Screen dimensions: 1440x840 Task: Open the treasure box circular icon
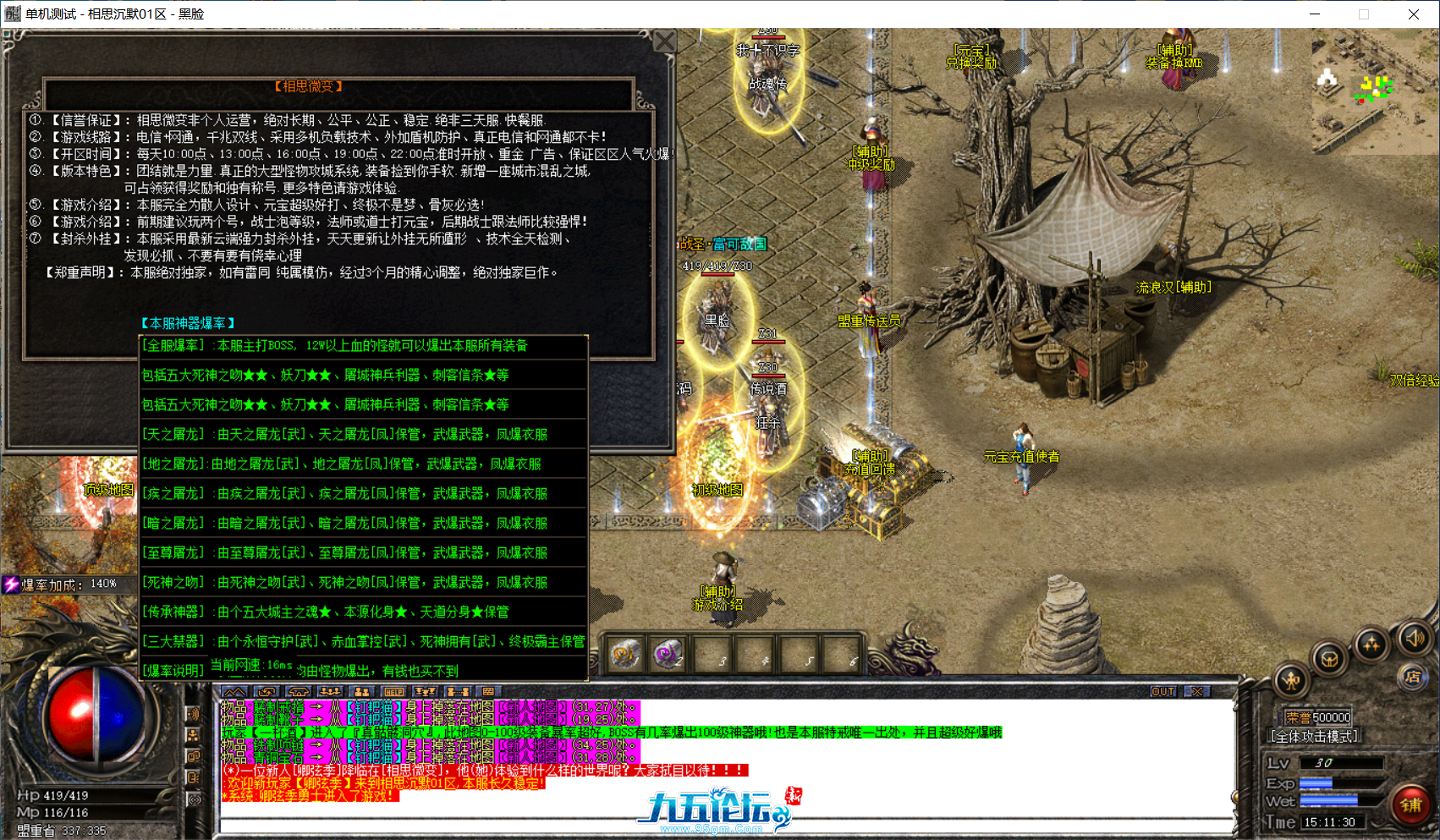tap(1328, 659)
